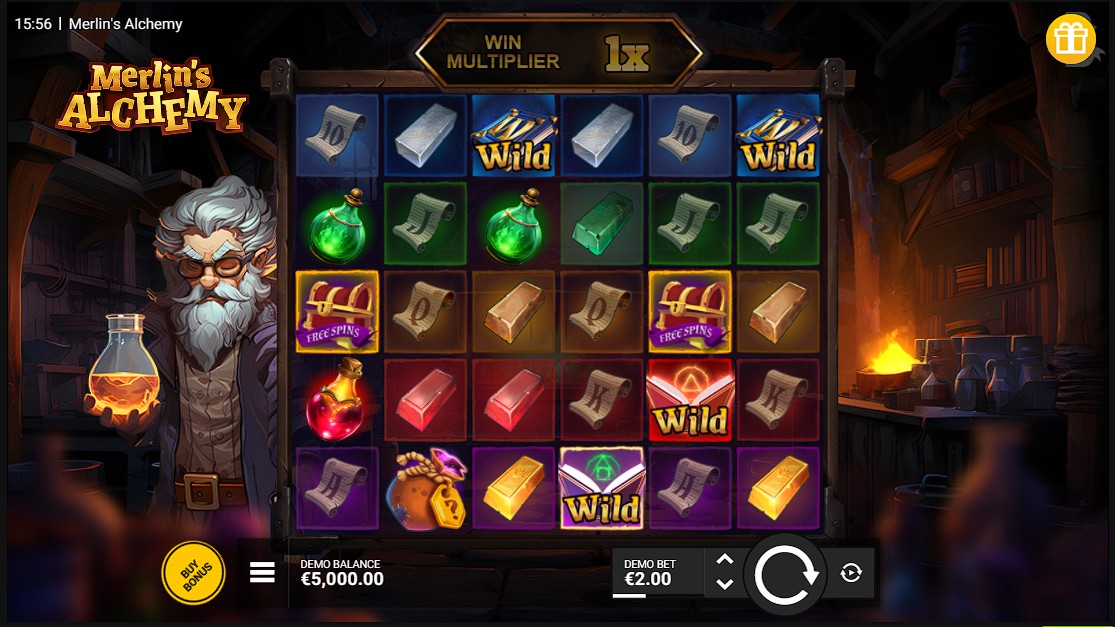Click the yellow gift box icon
Screen dimensions: 1115x627
pos(1070,40)
